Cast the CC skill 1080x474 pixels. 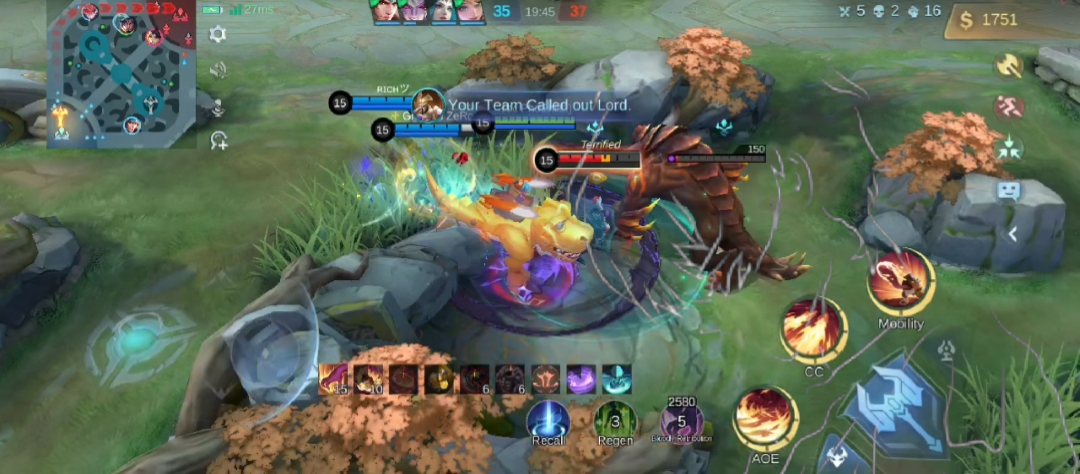[x=814, y=330]
